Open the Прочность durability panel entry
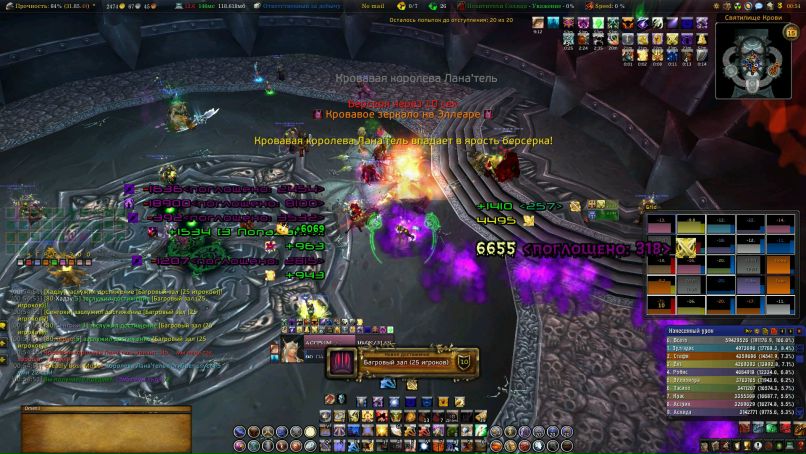This screenshot has height=454, width=806. 45,5
